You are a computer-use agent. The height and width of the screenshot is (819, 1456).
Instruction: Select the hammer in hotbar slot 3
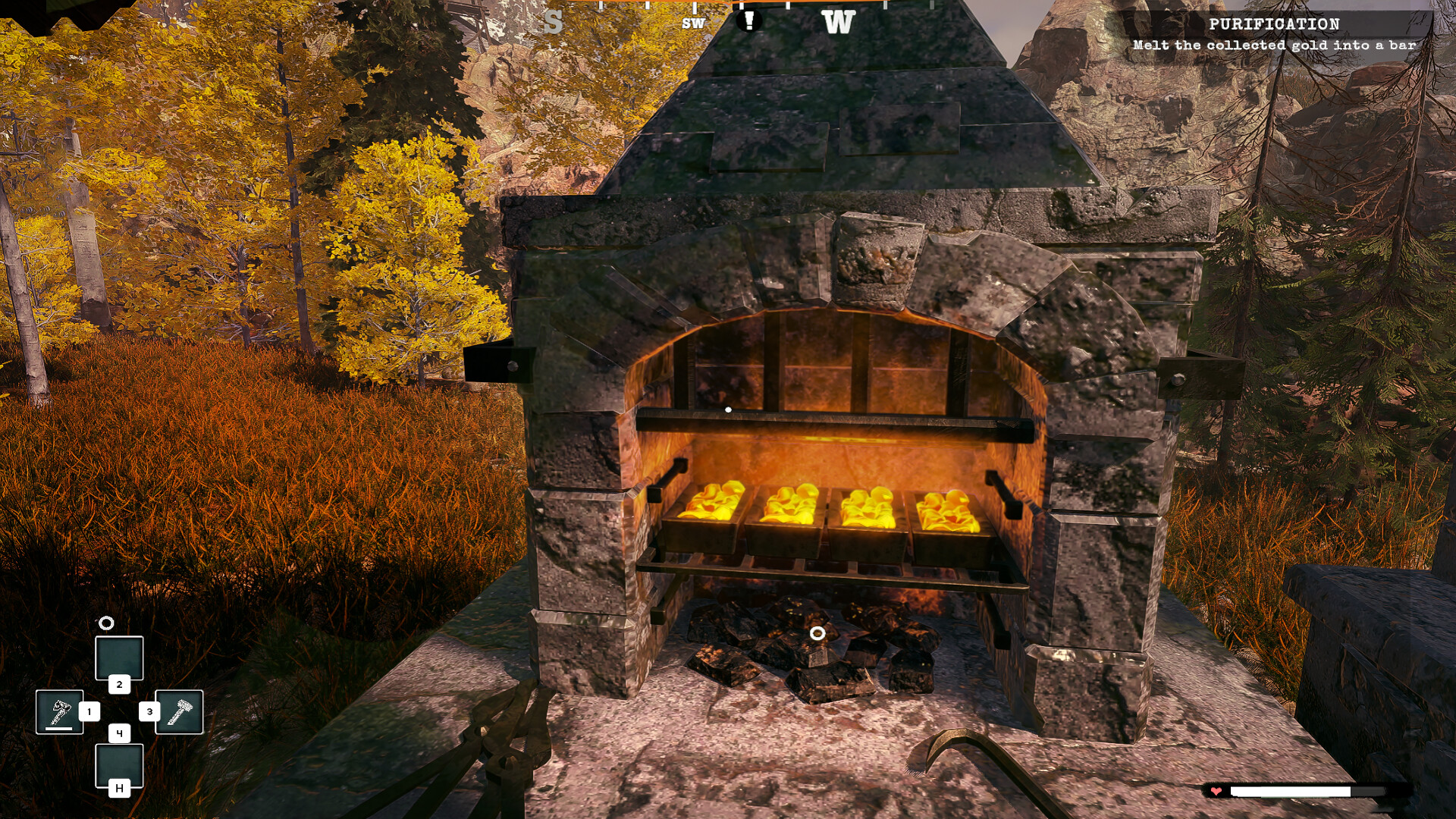click(x=178, y=711)
